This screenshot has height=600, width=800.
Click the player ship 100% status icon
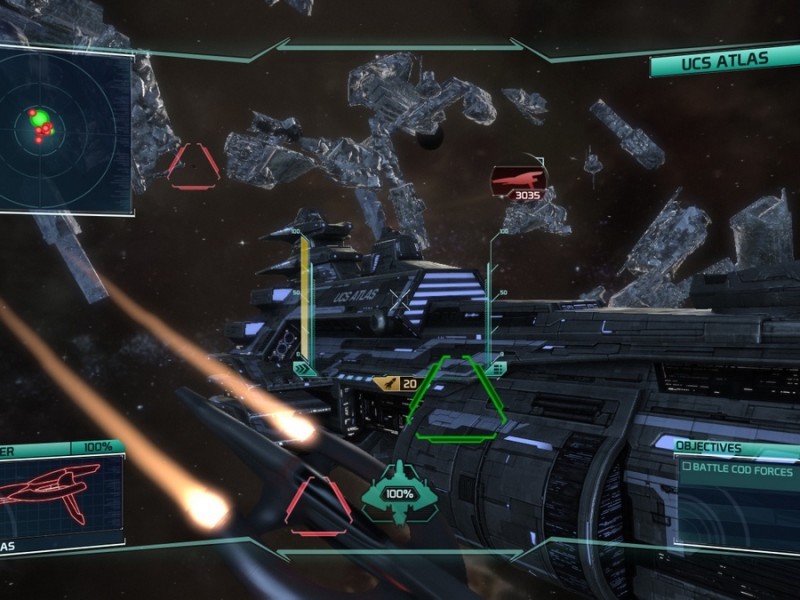(400, 493)
